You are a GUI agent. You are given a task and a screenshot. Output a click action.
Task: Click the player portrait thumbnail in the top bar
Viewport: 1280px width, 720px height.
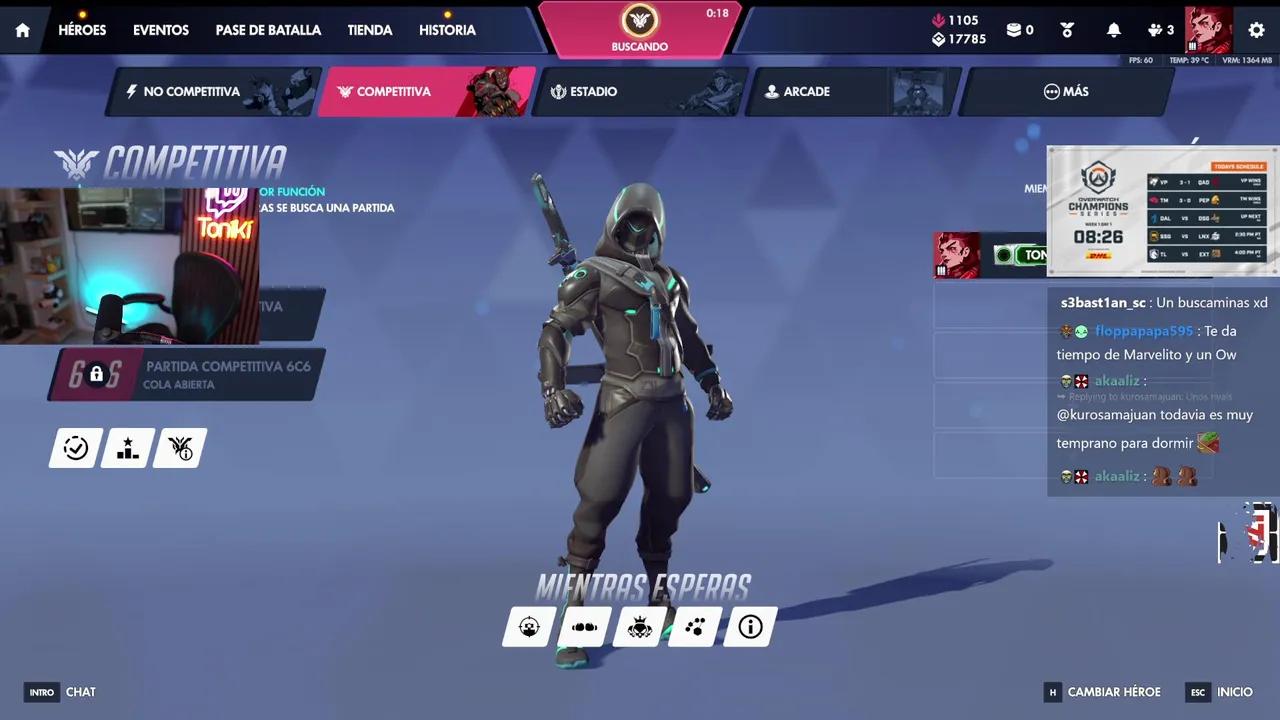(1208, 30)
